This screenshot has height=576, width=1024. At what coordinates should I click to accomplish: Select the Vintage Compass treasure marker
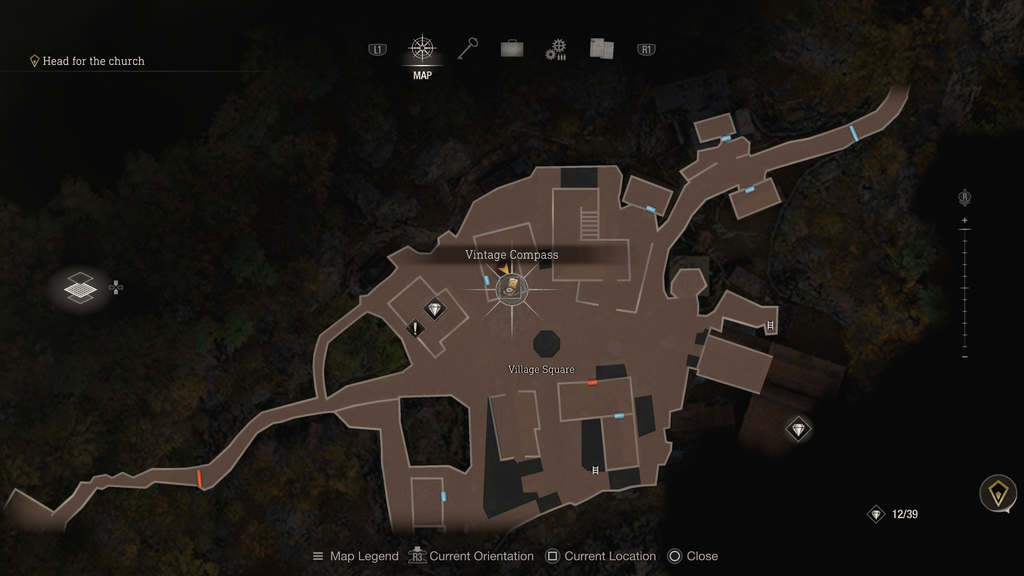coord(512,289)
